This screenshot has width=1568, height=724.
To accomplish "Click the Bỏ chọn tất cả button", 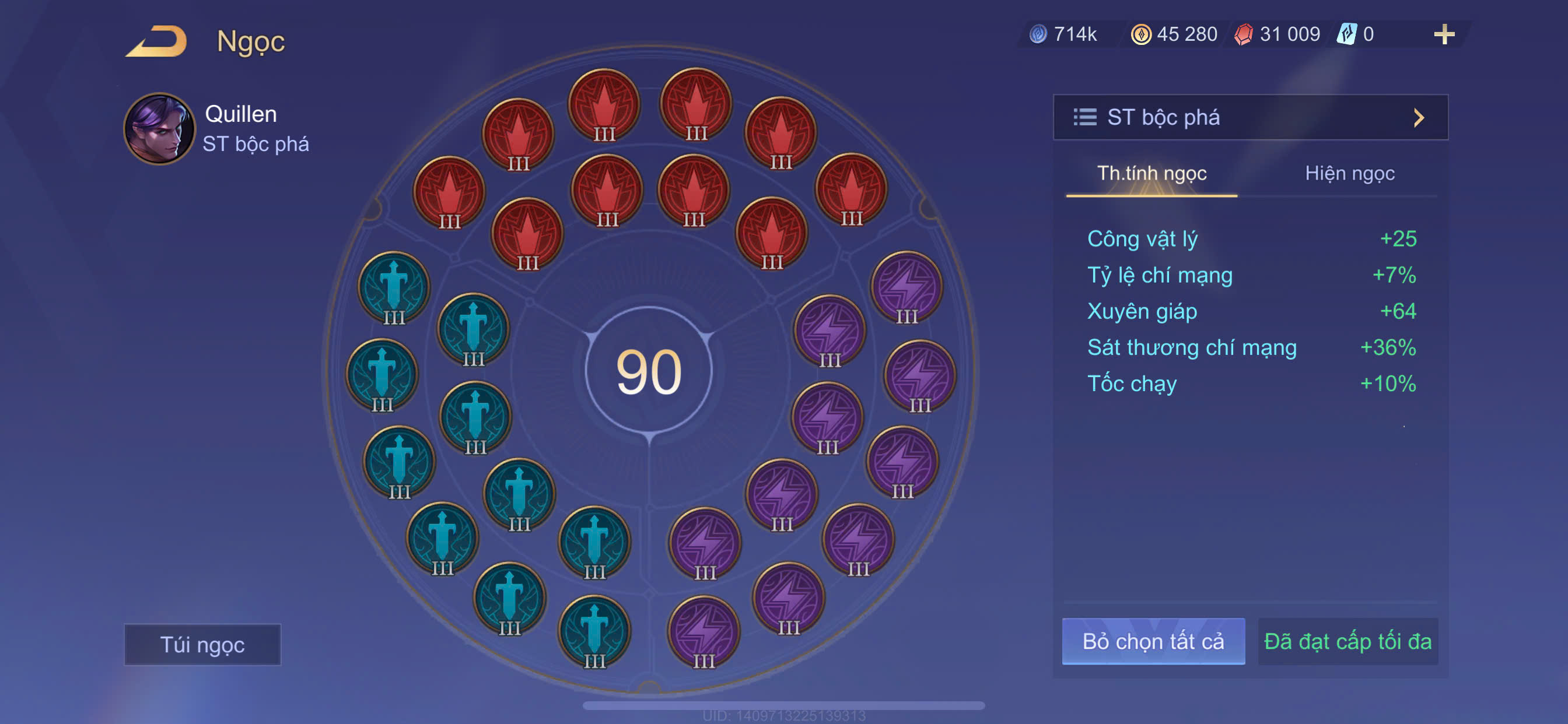I will pos(1153,641).
